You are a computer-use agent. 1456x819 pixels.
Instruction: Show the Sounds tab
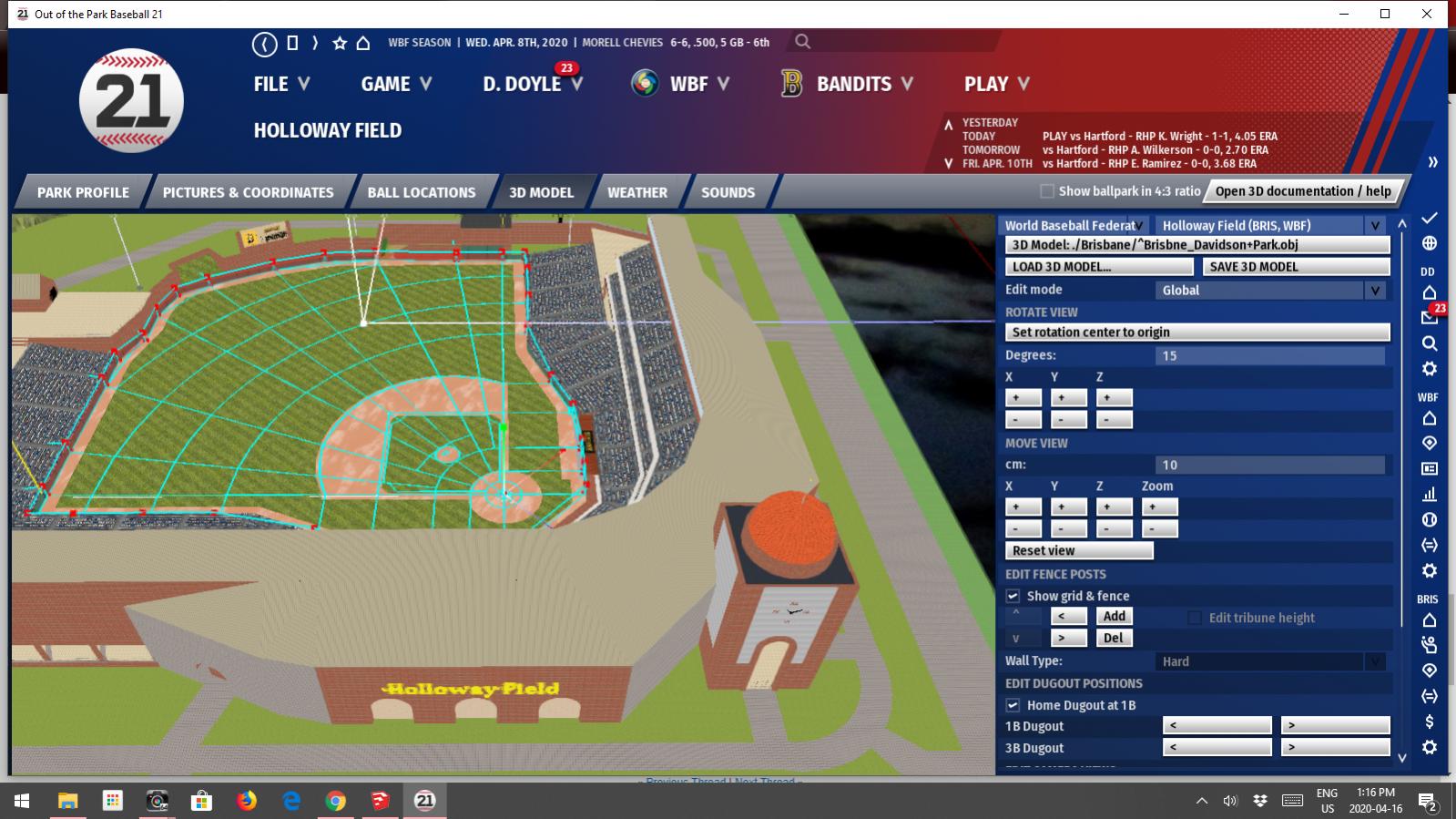[x=728, y=192]
